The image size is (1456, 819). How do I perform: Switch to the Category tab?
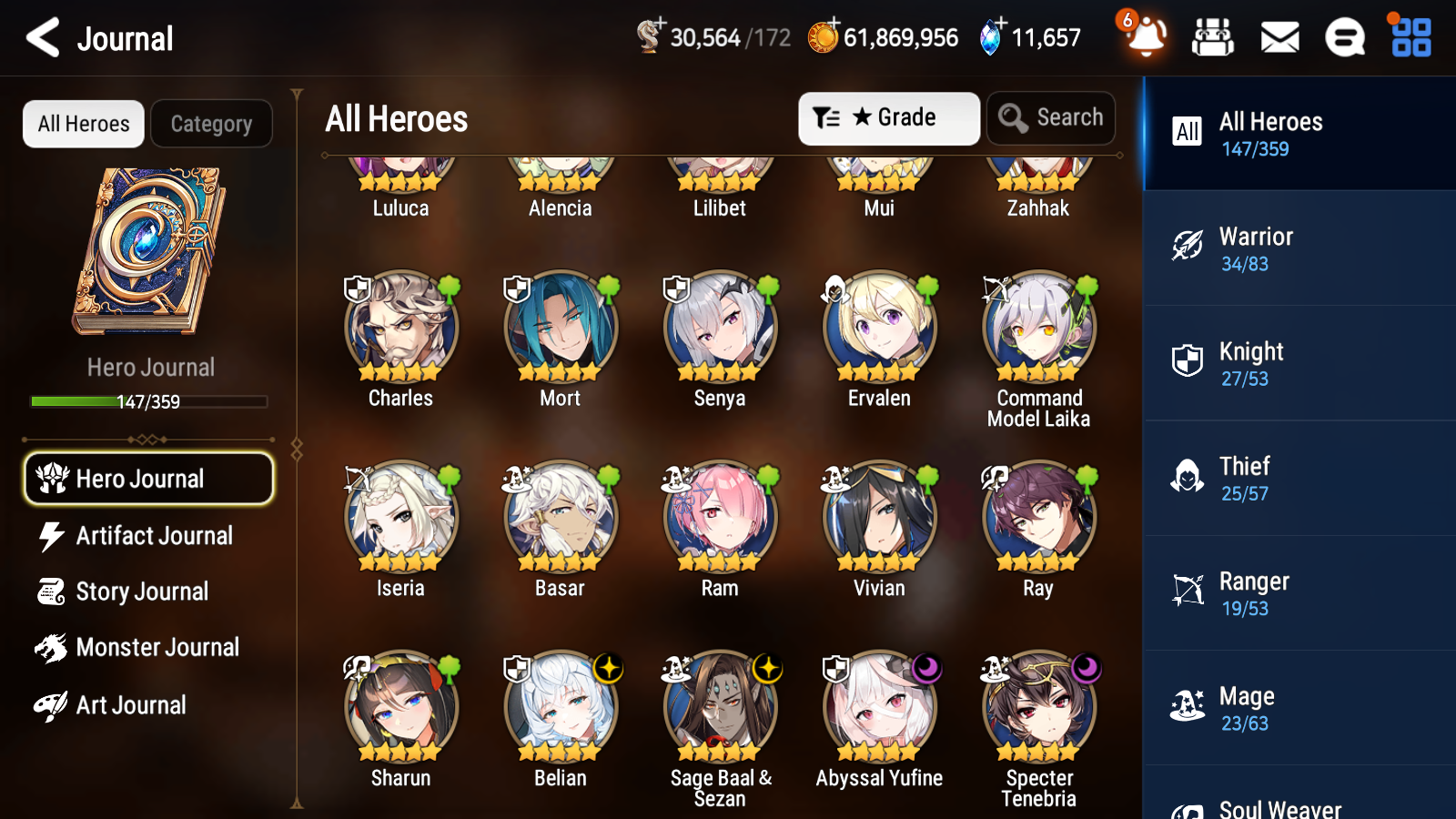pos(211,124)
